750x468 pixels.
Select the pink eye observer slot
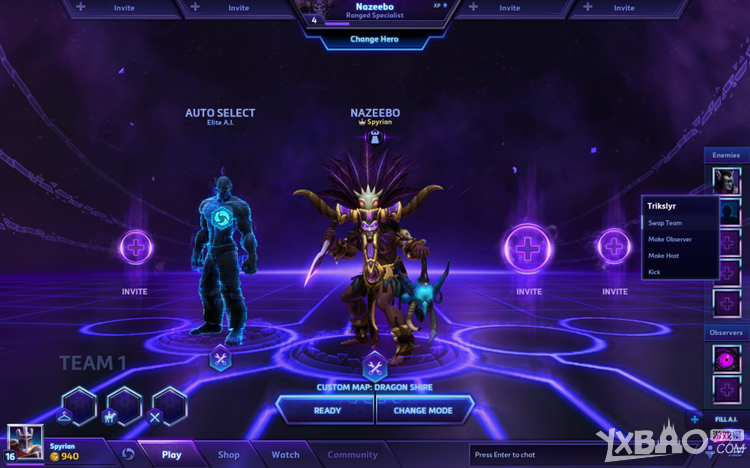click(726, 356)
